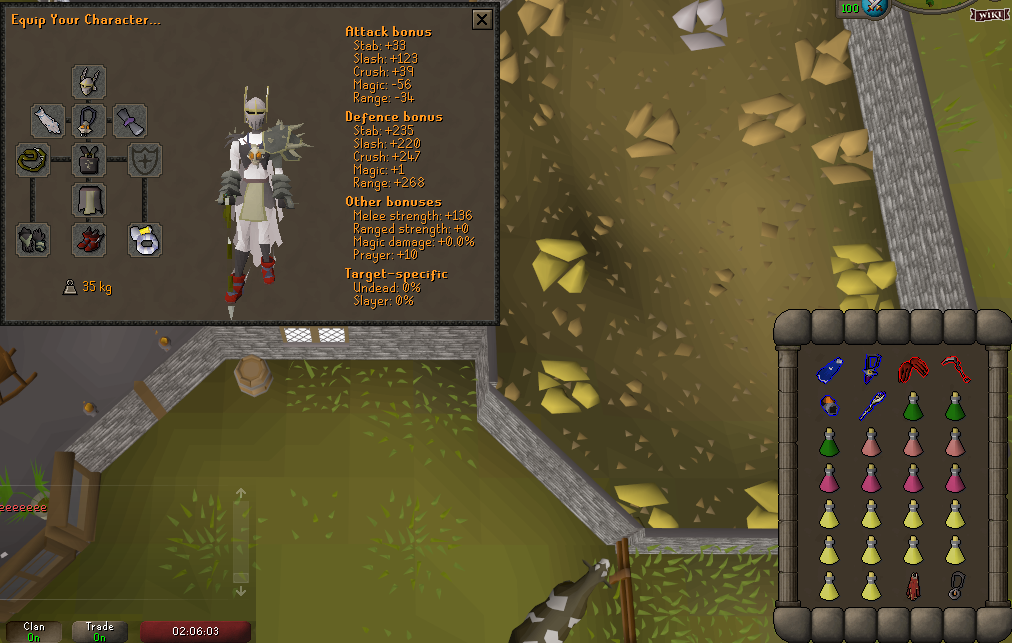This screenshot has width=1012, height=643.
Task: Close the Equip Your Character window
Action: tap(482, 19)
